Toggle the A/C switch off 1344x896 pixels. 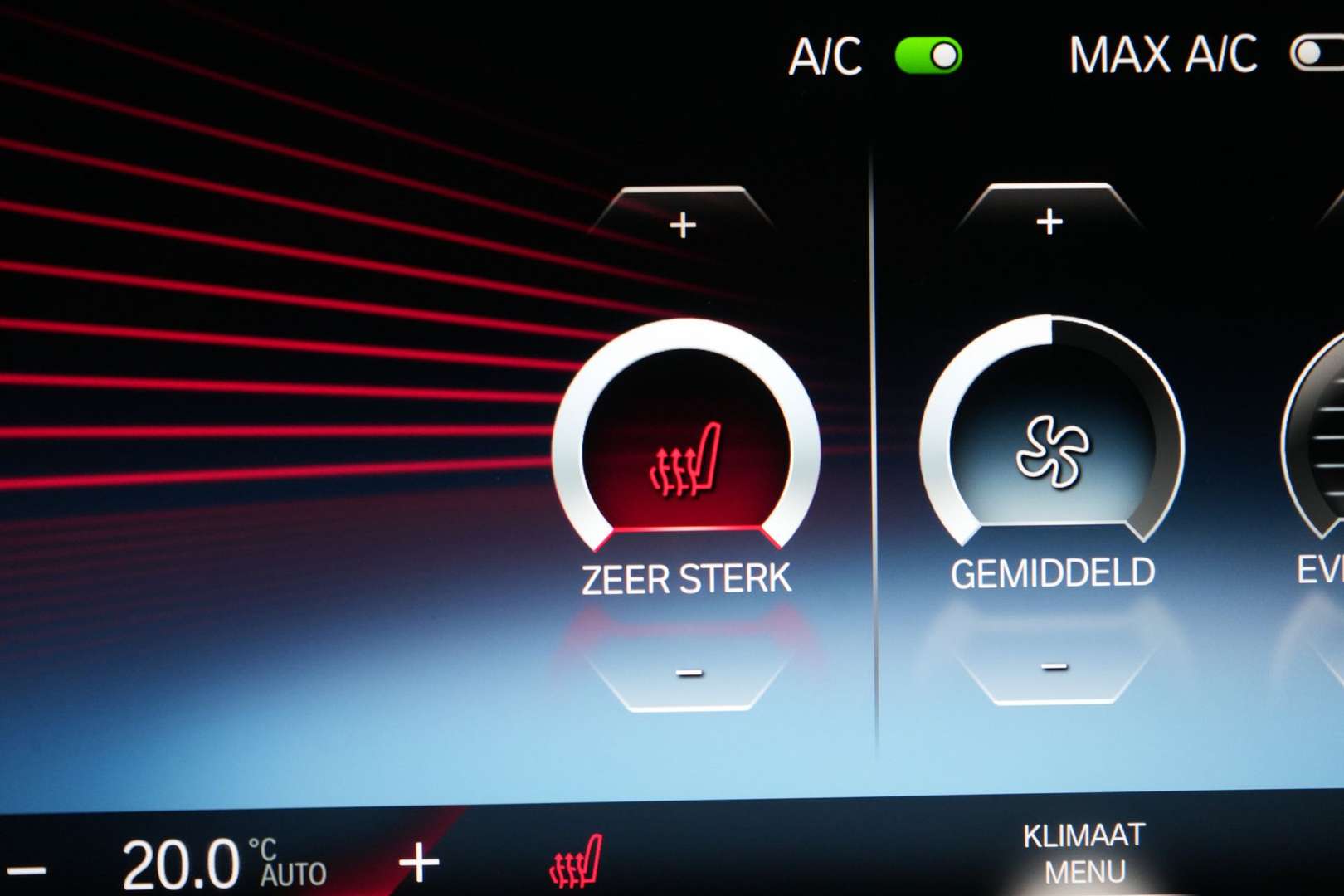coord(928,56)
